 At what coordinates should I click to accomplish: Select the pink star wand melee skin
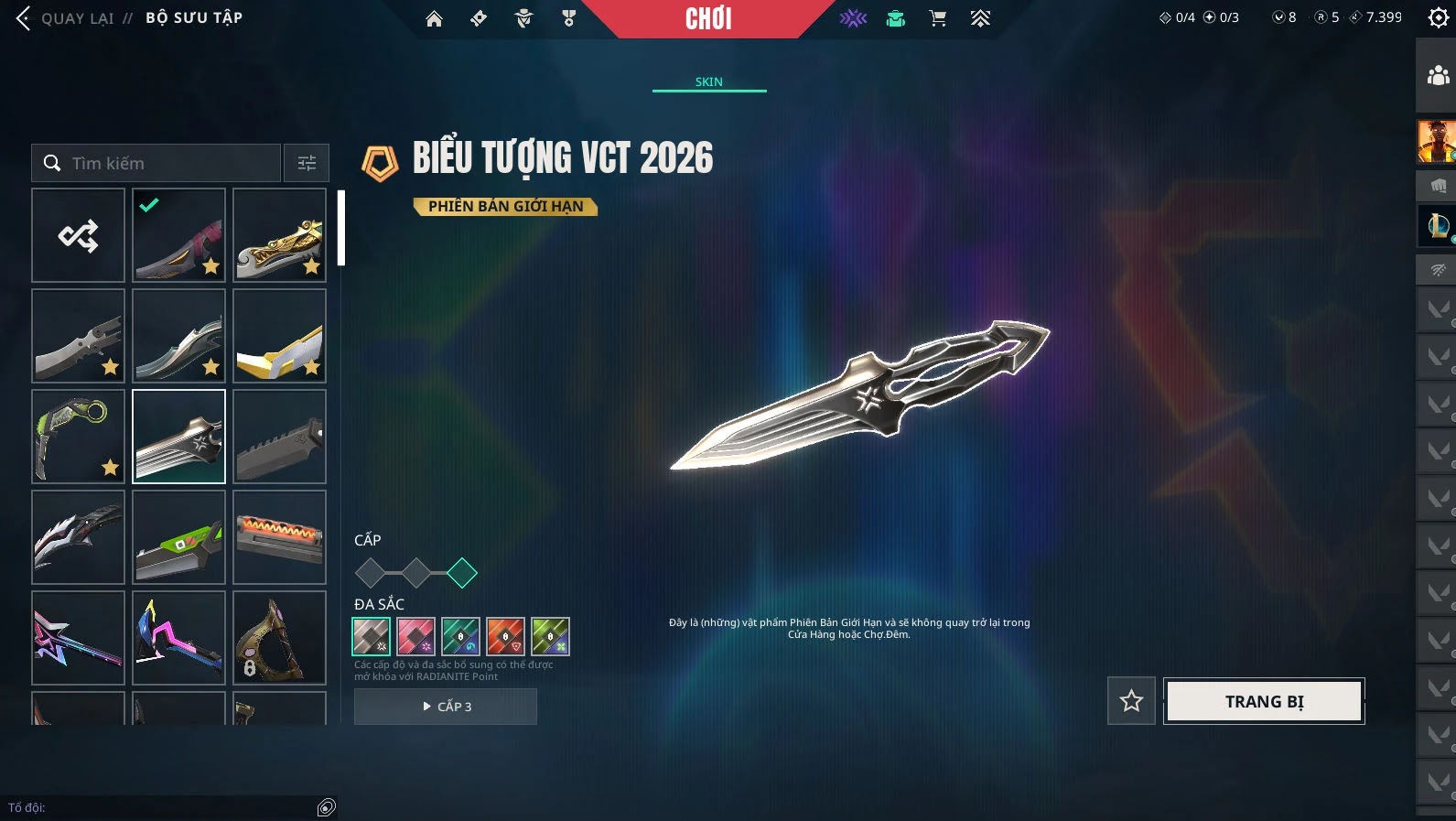tap(78, 638)
